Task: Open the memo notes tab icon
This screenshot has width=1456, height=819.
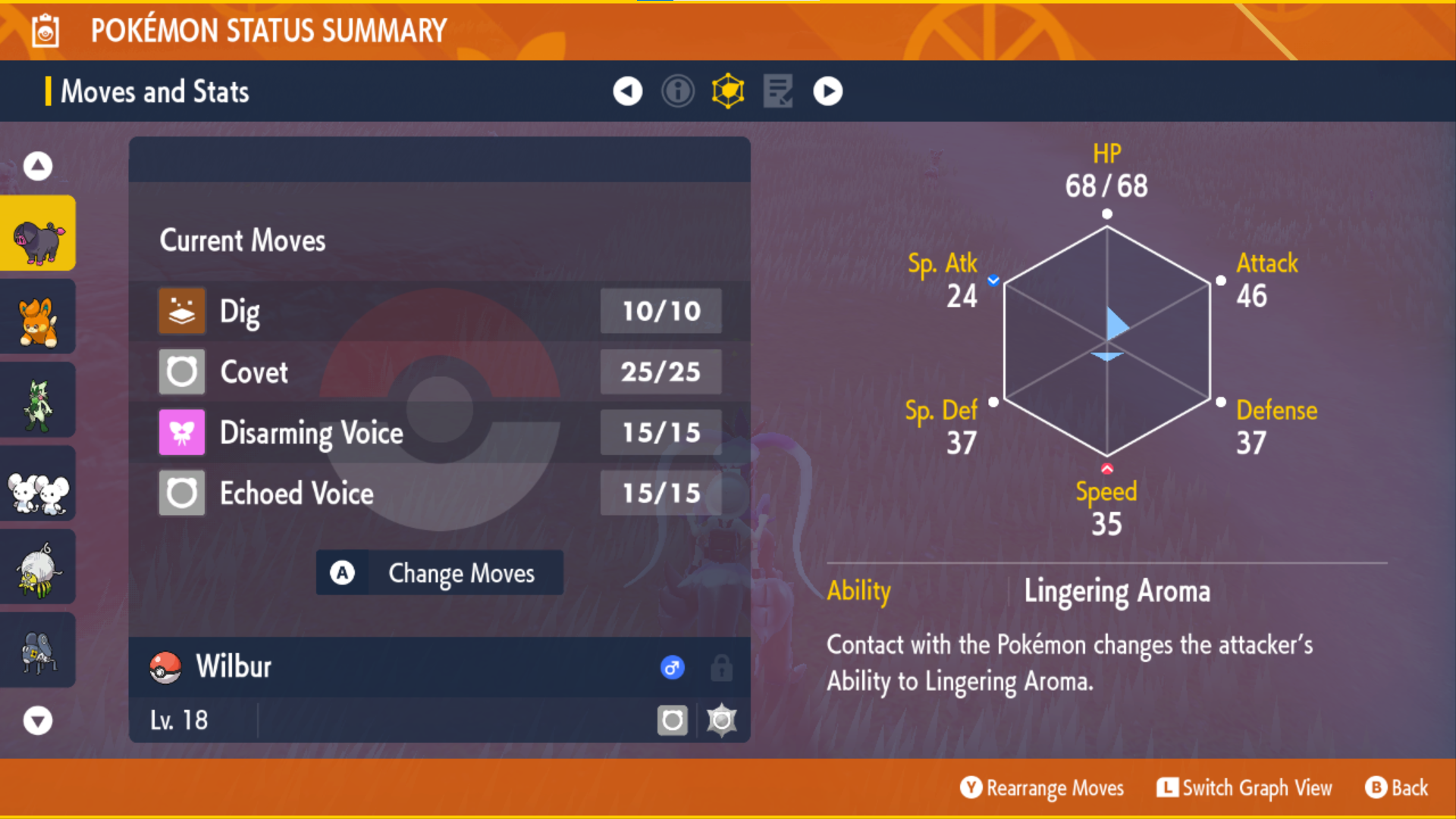Action: point(778,92)
